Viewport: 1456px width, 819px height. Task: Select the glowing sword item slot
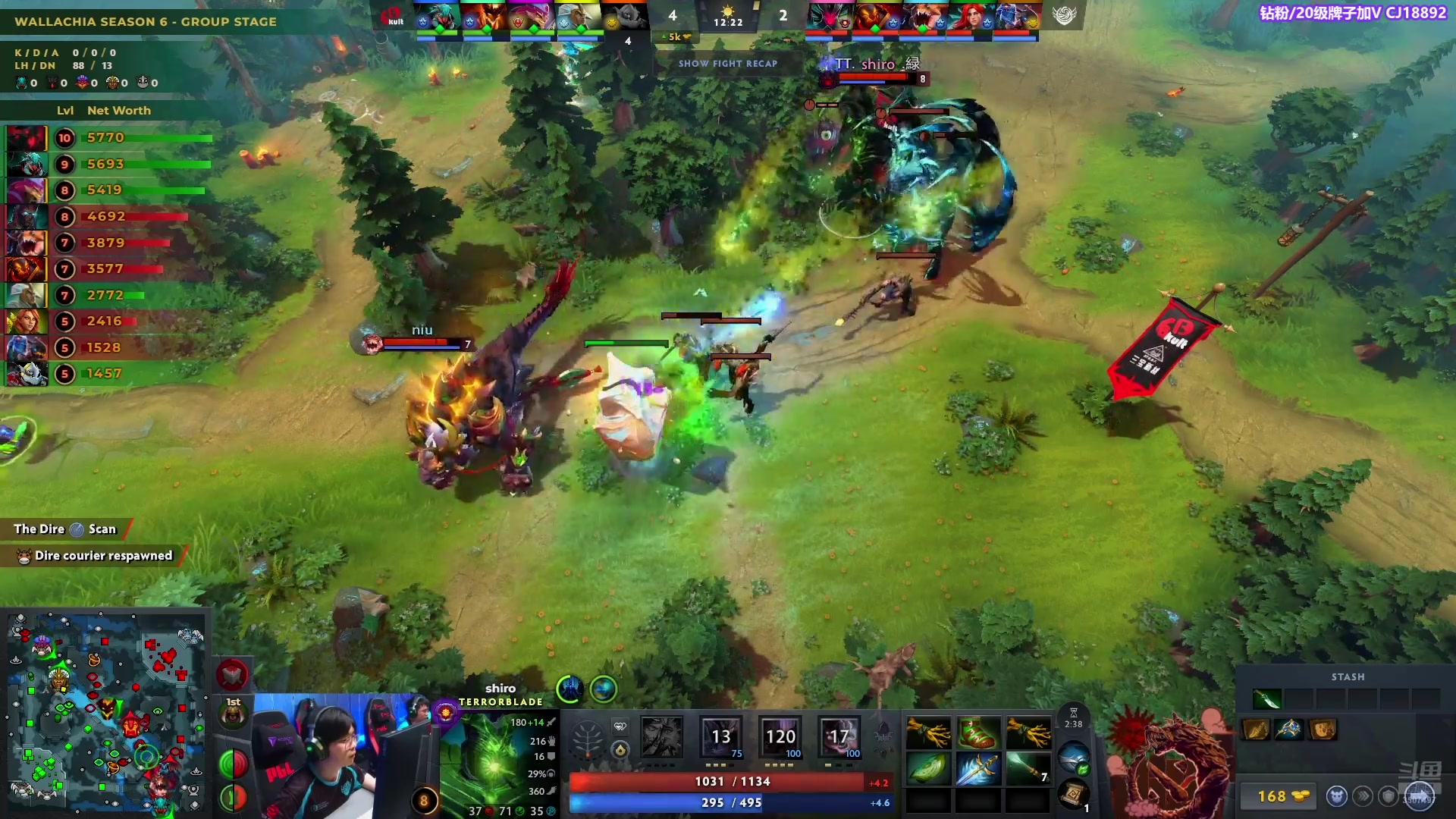point(977,770)
